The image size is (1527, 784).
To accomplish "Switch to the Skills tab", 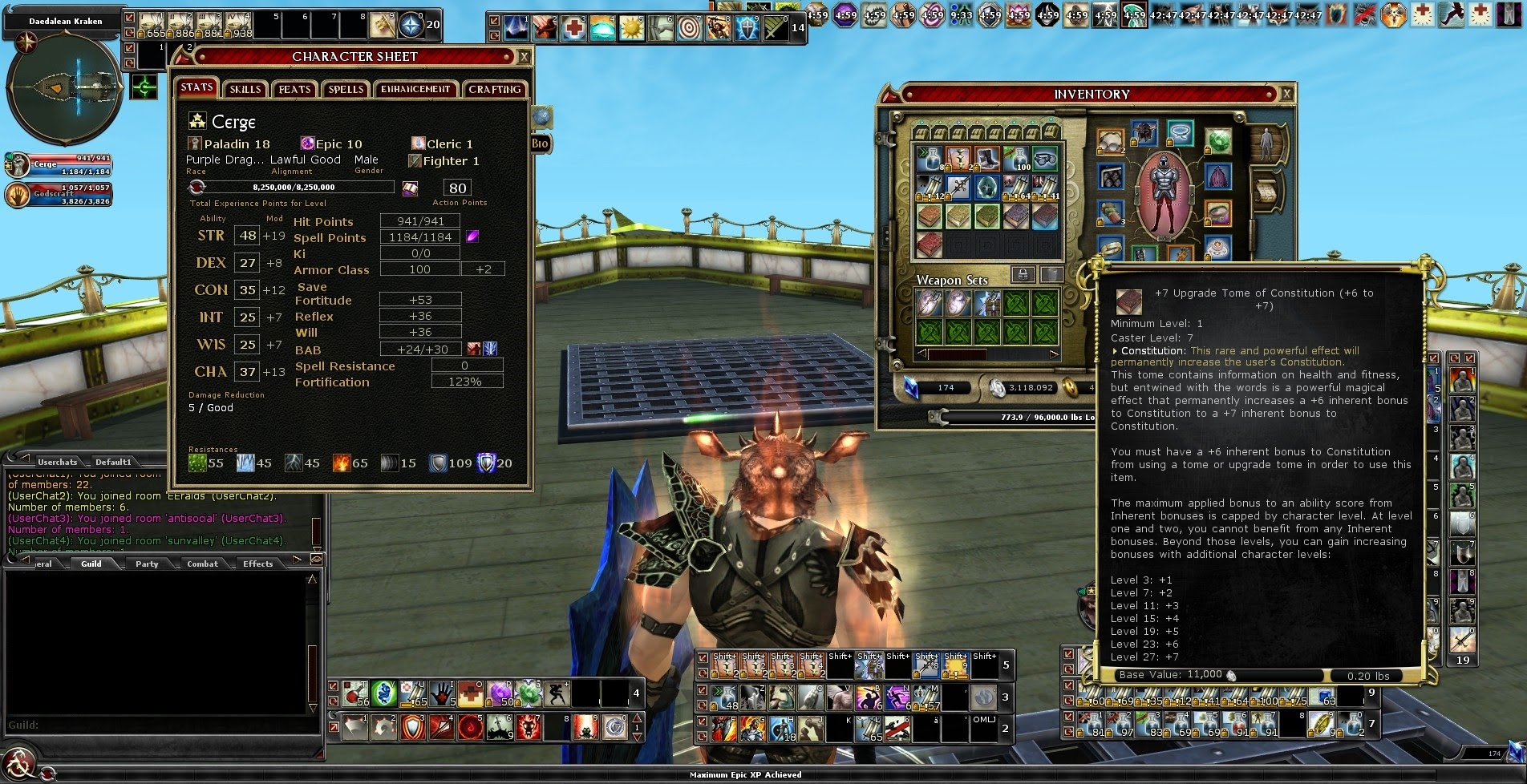I will point(245,89).
